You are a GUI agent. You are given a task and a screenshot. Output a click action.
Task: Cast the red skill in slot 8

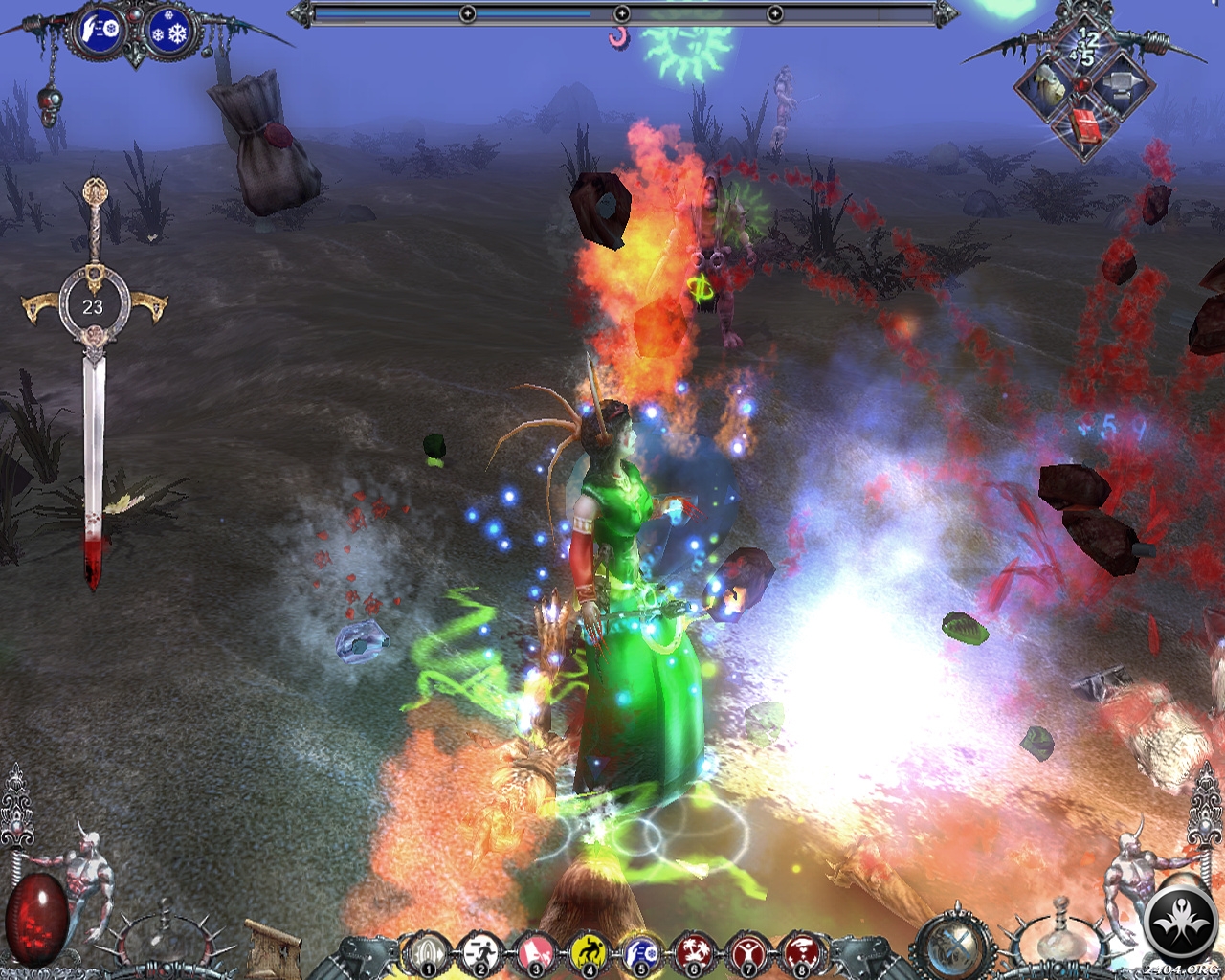point(800,954)
